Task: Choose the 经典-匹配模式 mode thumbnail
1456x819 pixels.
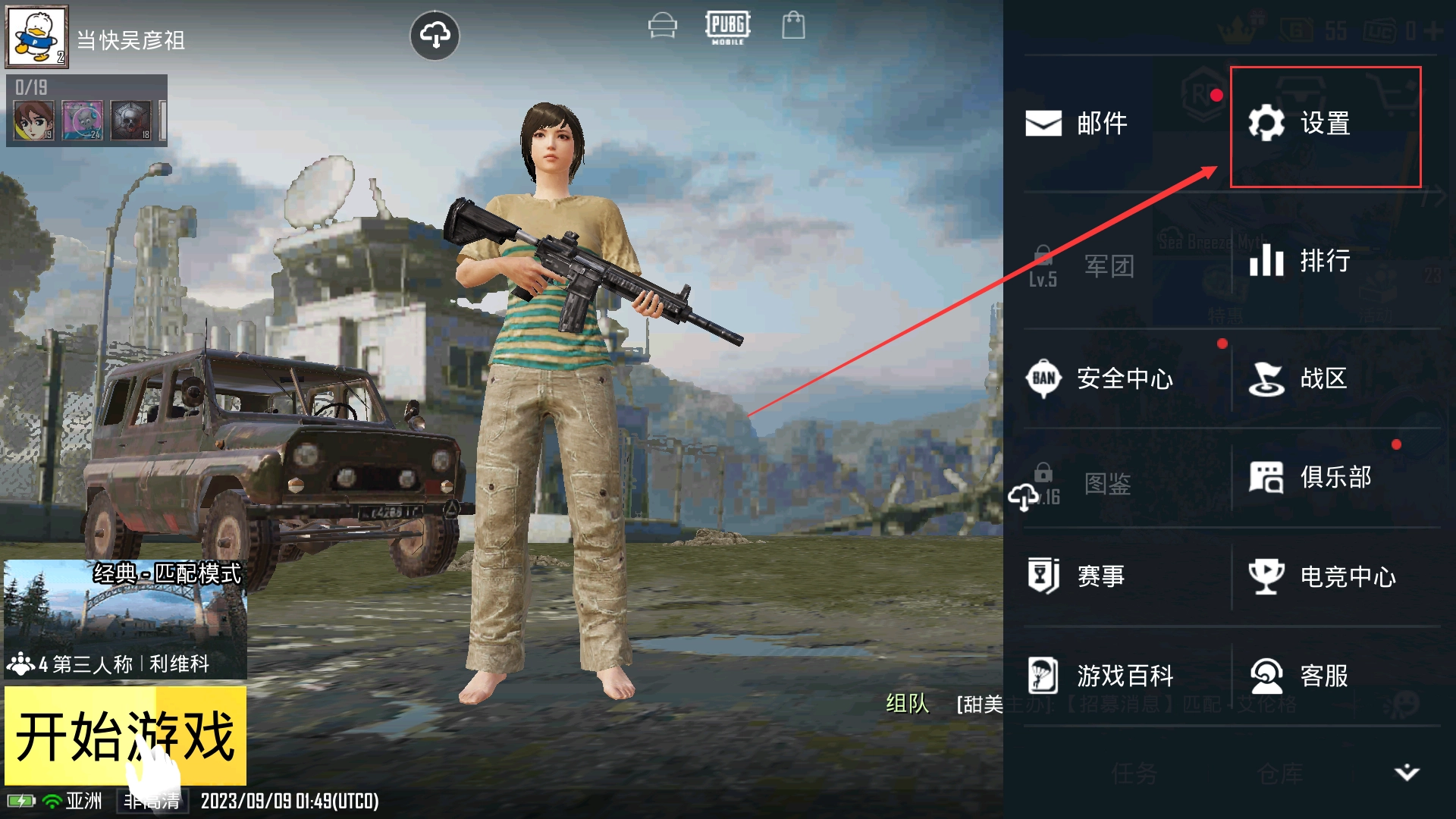Action: point(125,618)
